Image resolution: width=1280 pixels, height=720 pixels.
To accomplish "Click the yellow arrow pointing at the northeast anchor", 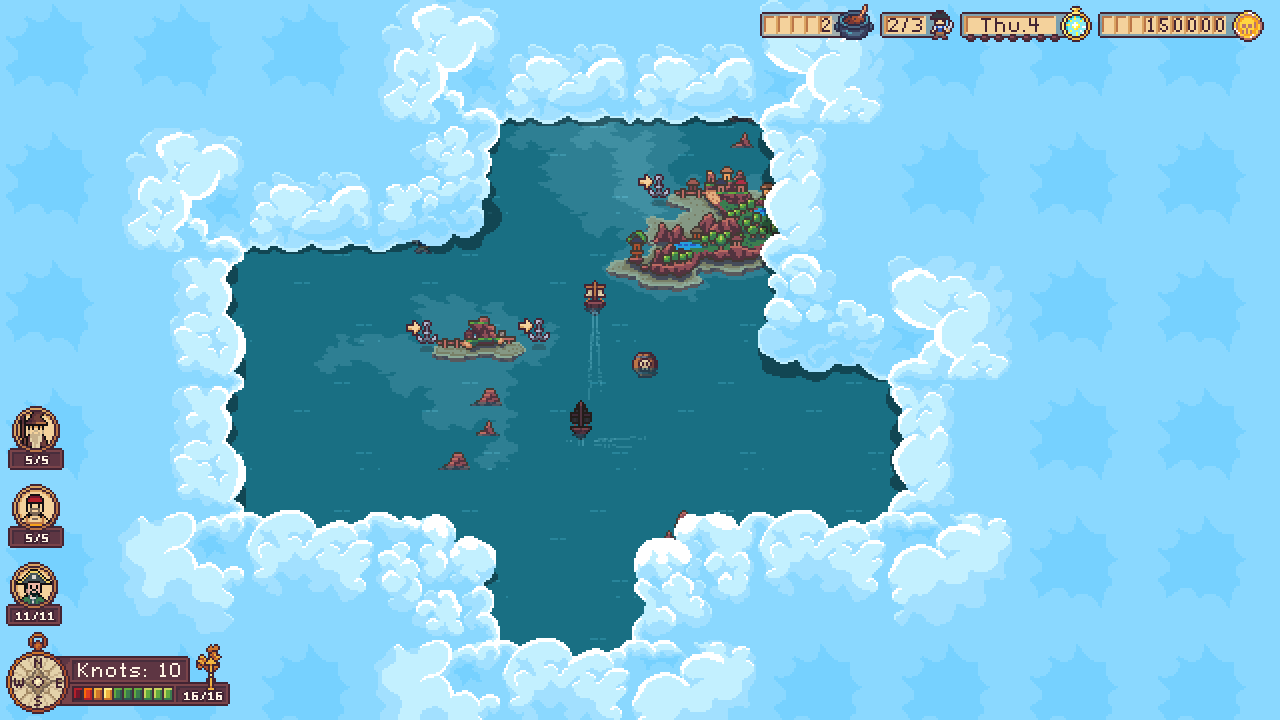I will coord(644,184).
